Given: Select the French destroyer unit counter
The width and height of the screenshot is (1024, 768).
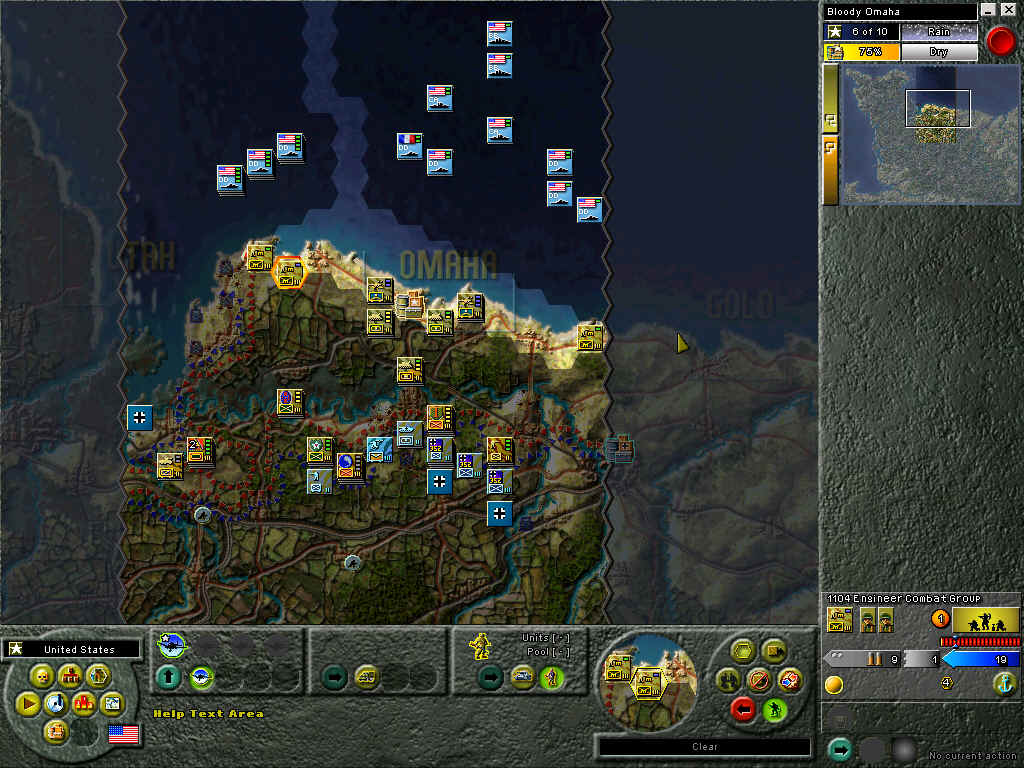Looking at the screenshot, I should pyautogui.click(x=409, y=146).
